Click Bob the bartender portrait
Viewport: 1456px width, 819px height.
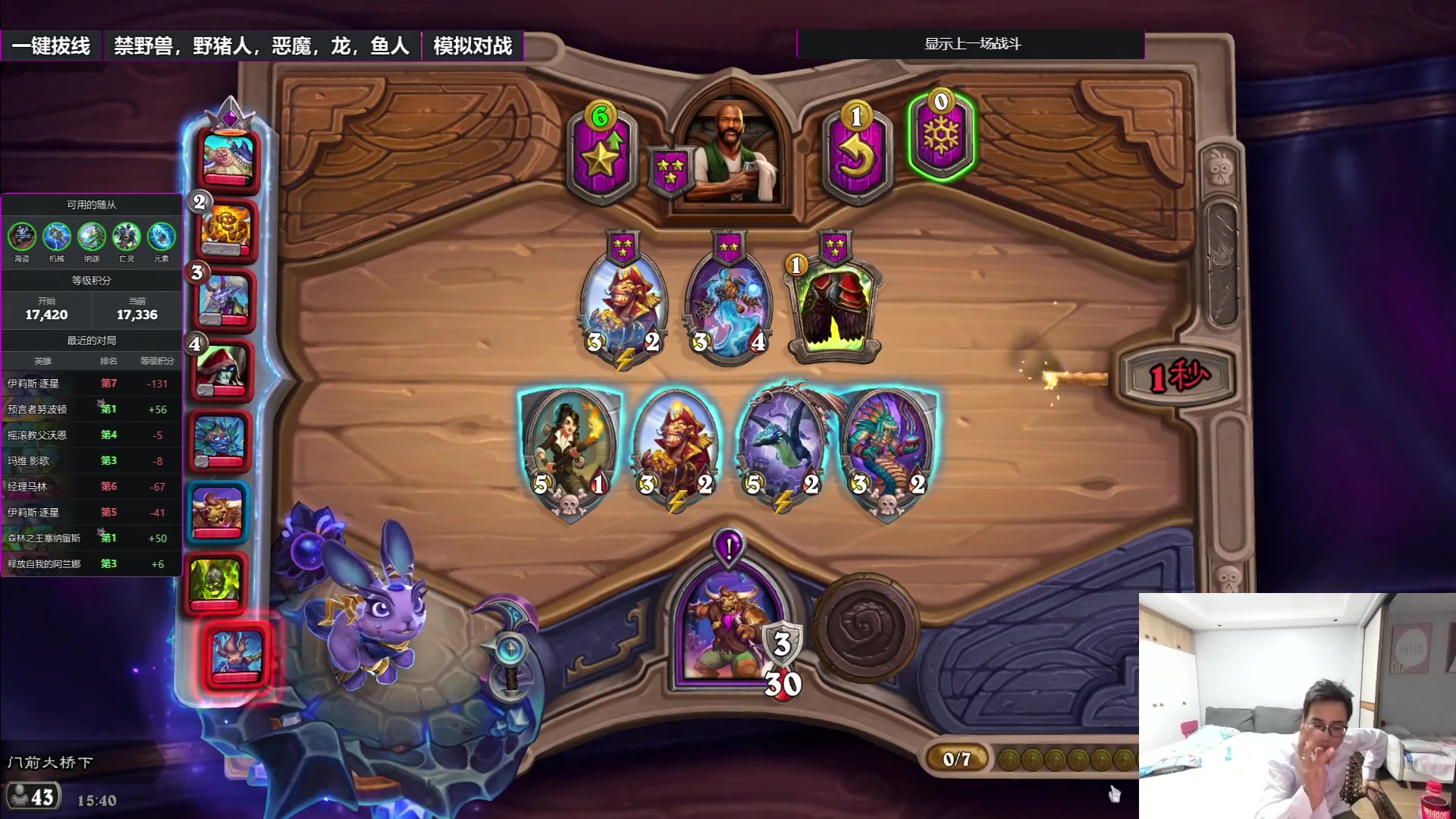(x=730, y=155)
